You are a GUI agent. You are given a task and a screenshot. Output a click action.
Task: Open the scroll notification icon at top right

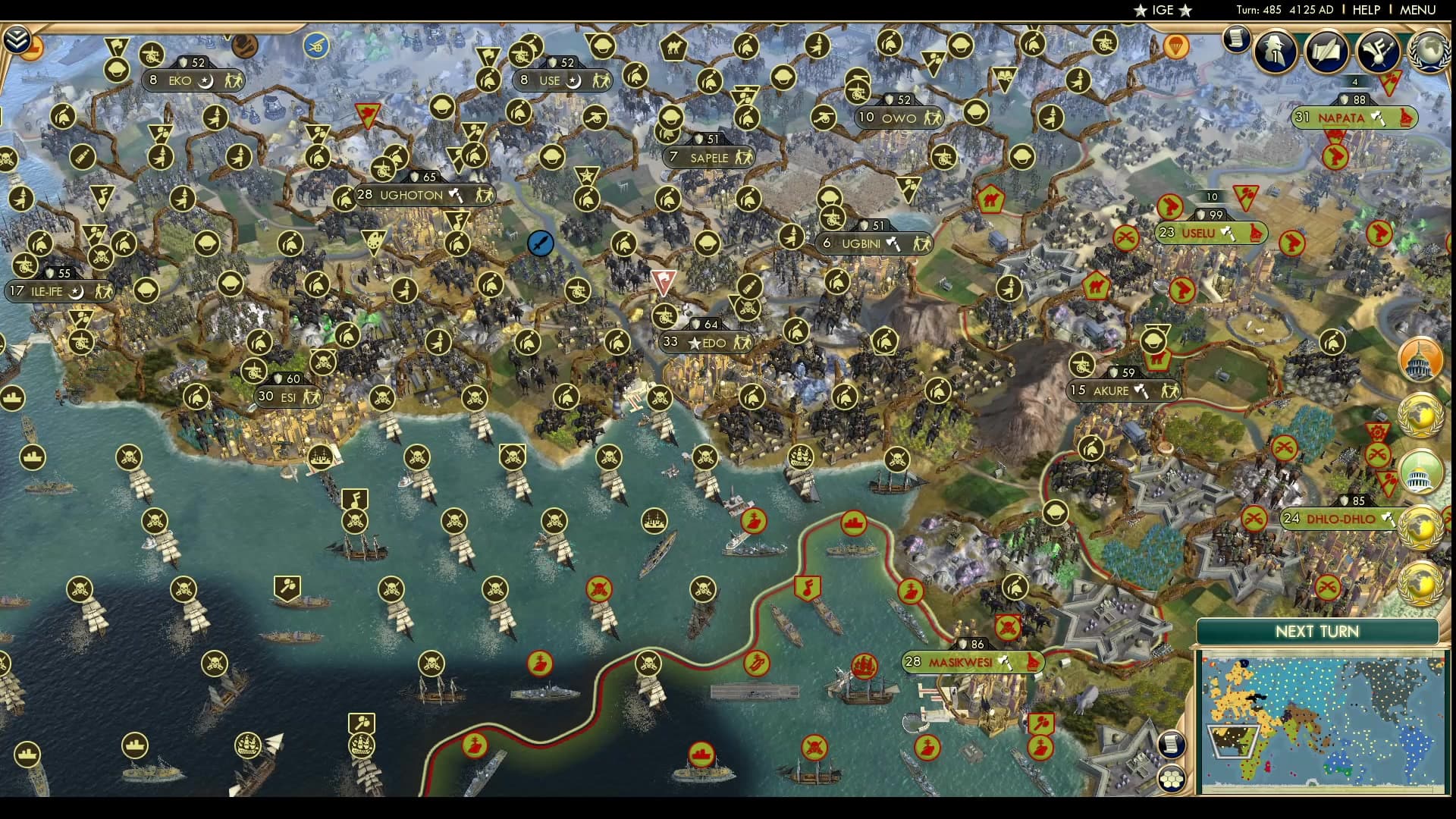coord(1238,44)
